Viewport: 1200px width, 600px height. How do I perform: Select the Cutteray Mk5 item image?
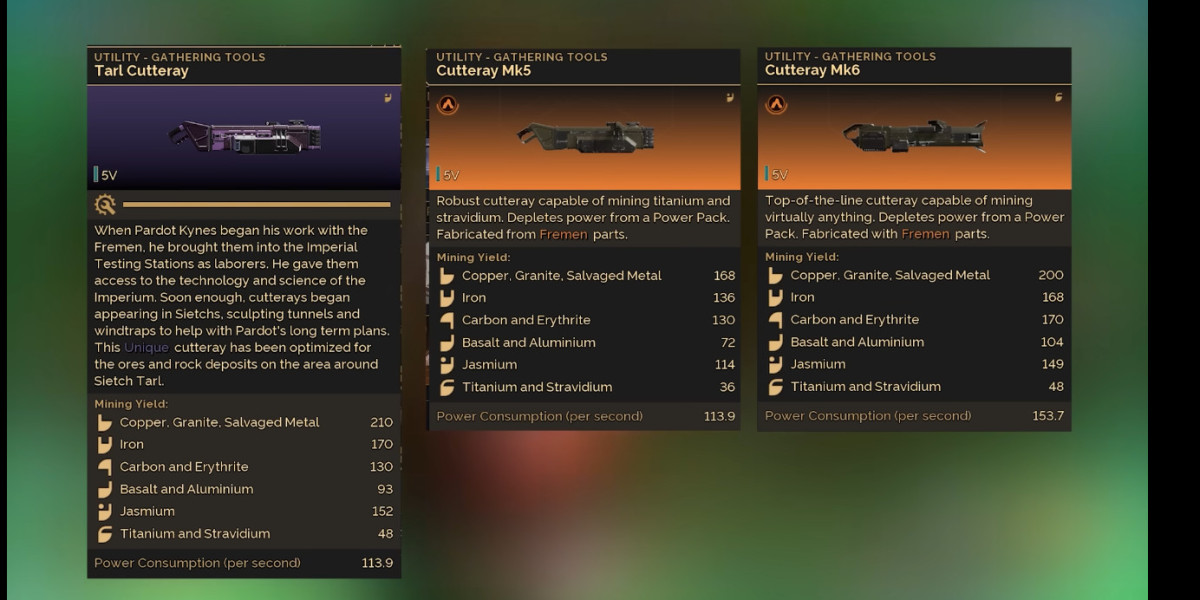pyautogui.click(x=584, y=137)
